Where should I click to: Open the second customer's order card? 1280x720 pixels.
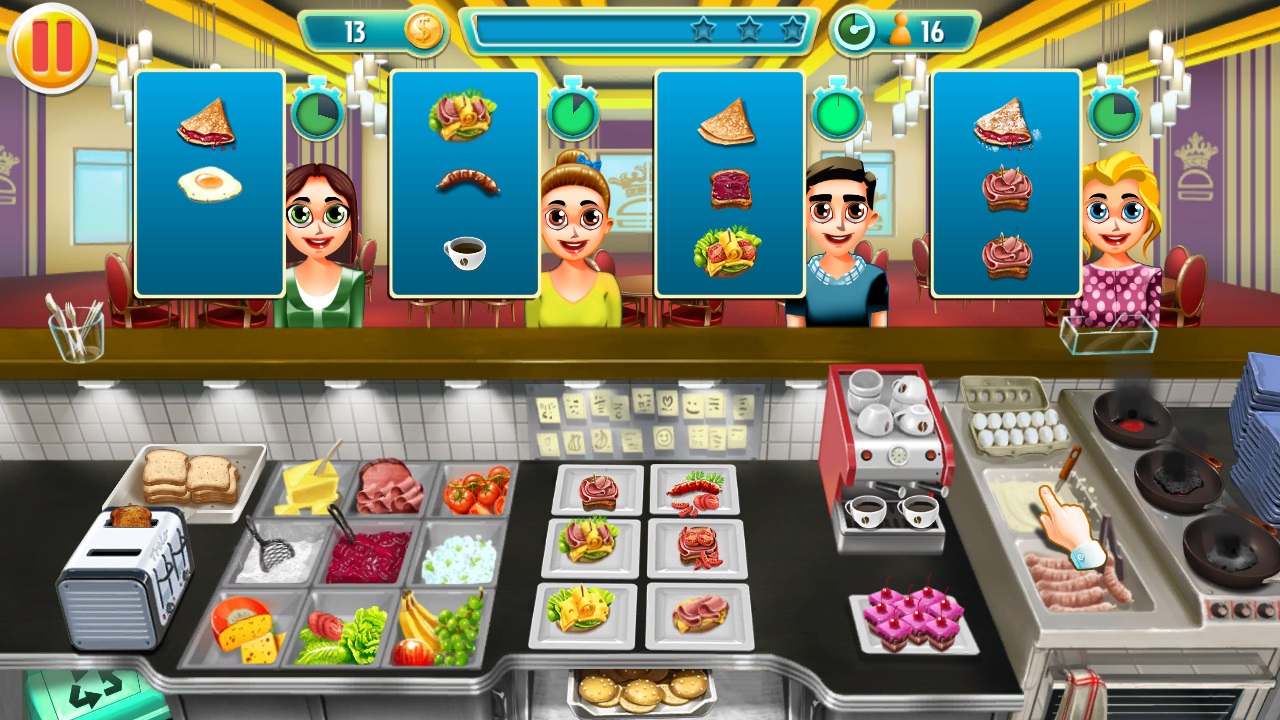(x=464, y=185)
